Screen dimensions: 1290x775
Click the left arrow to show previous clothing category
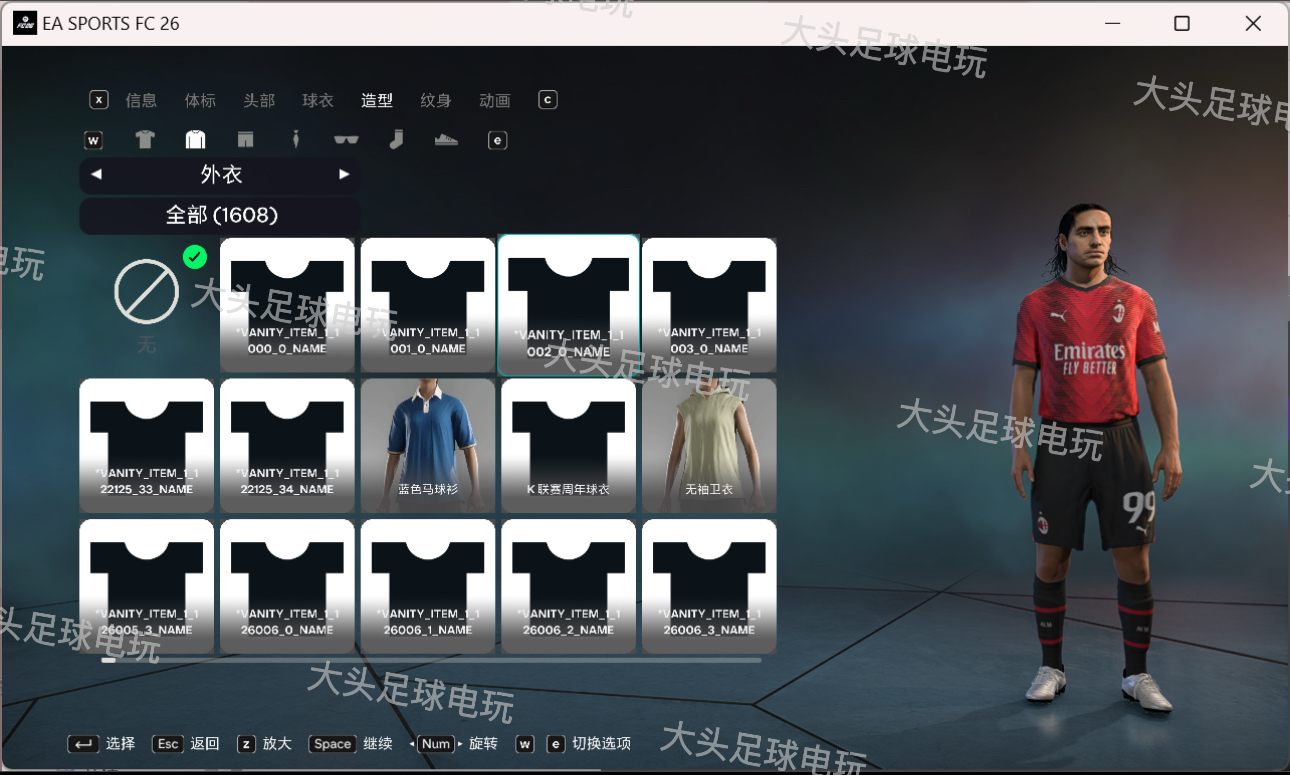click(x=96, y=174)
